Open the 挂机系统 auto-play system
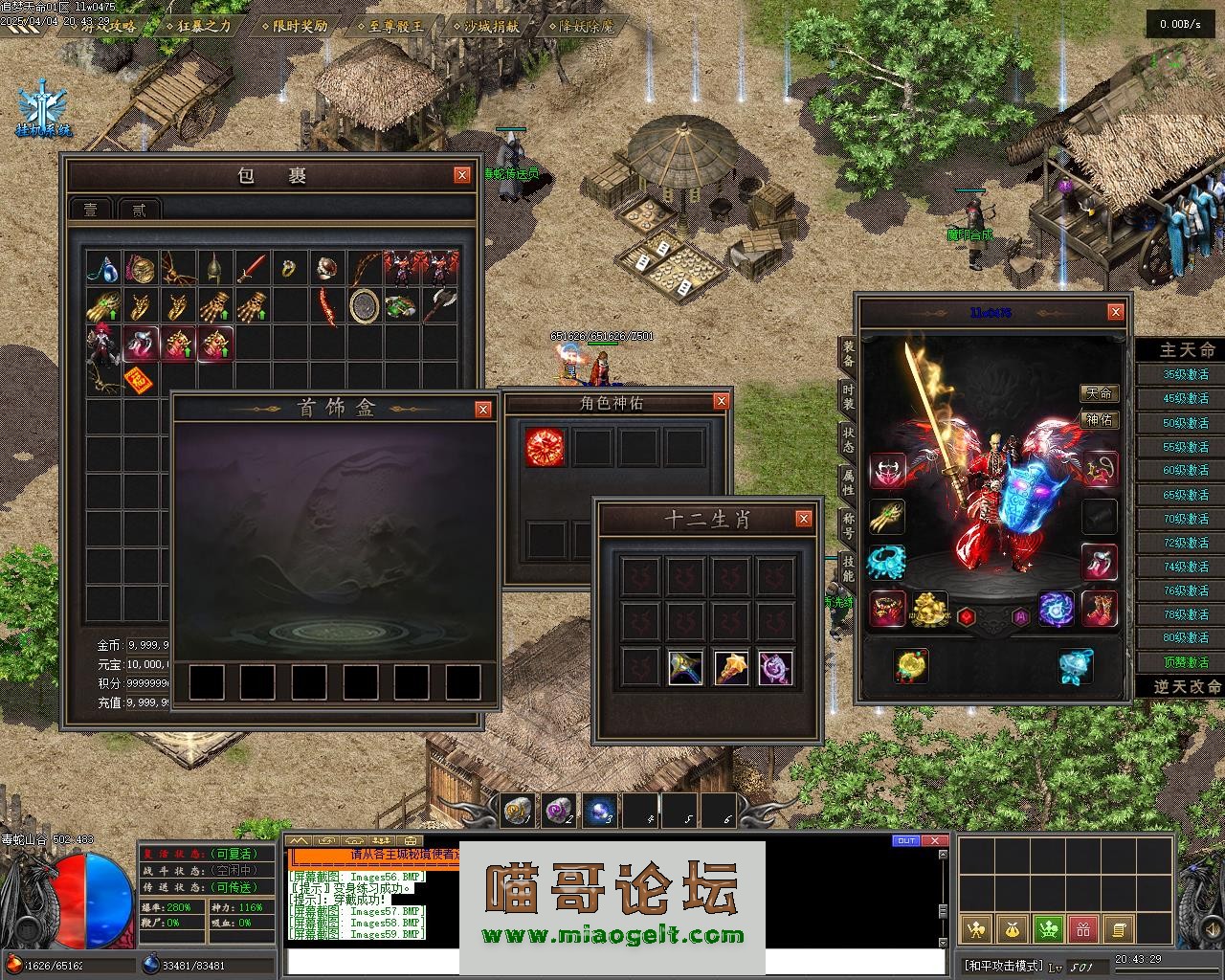Screen dimensions: 1225x980 (44, 111)
